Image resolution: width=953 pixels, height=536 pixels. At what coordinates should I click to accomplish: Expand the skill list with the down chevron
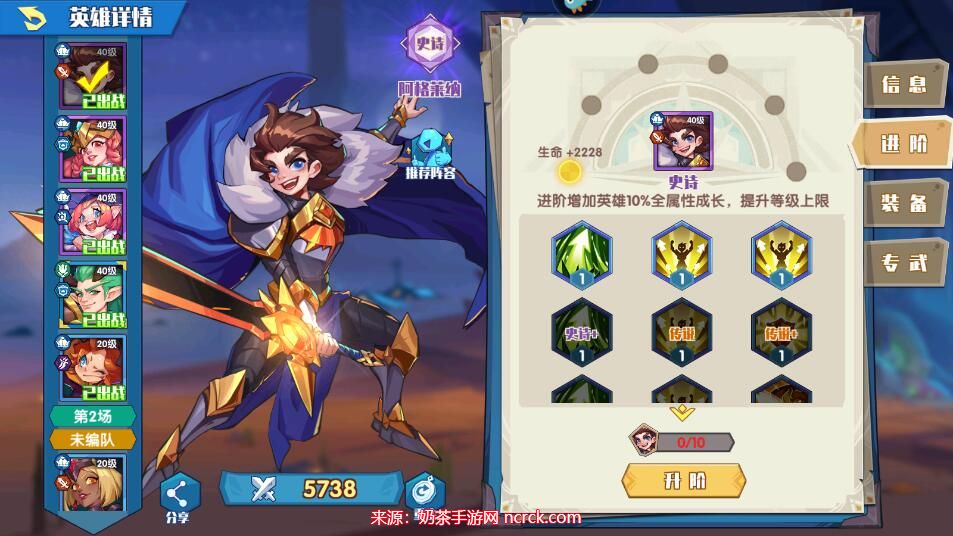click(x=682, y=412)
